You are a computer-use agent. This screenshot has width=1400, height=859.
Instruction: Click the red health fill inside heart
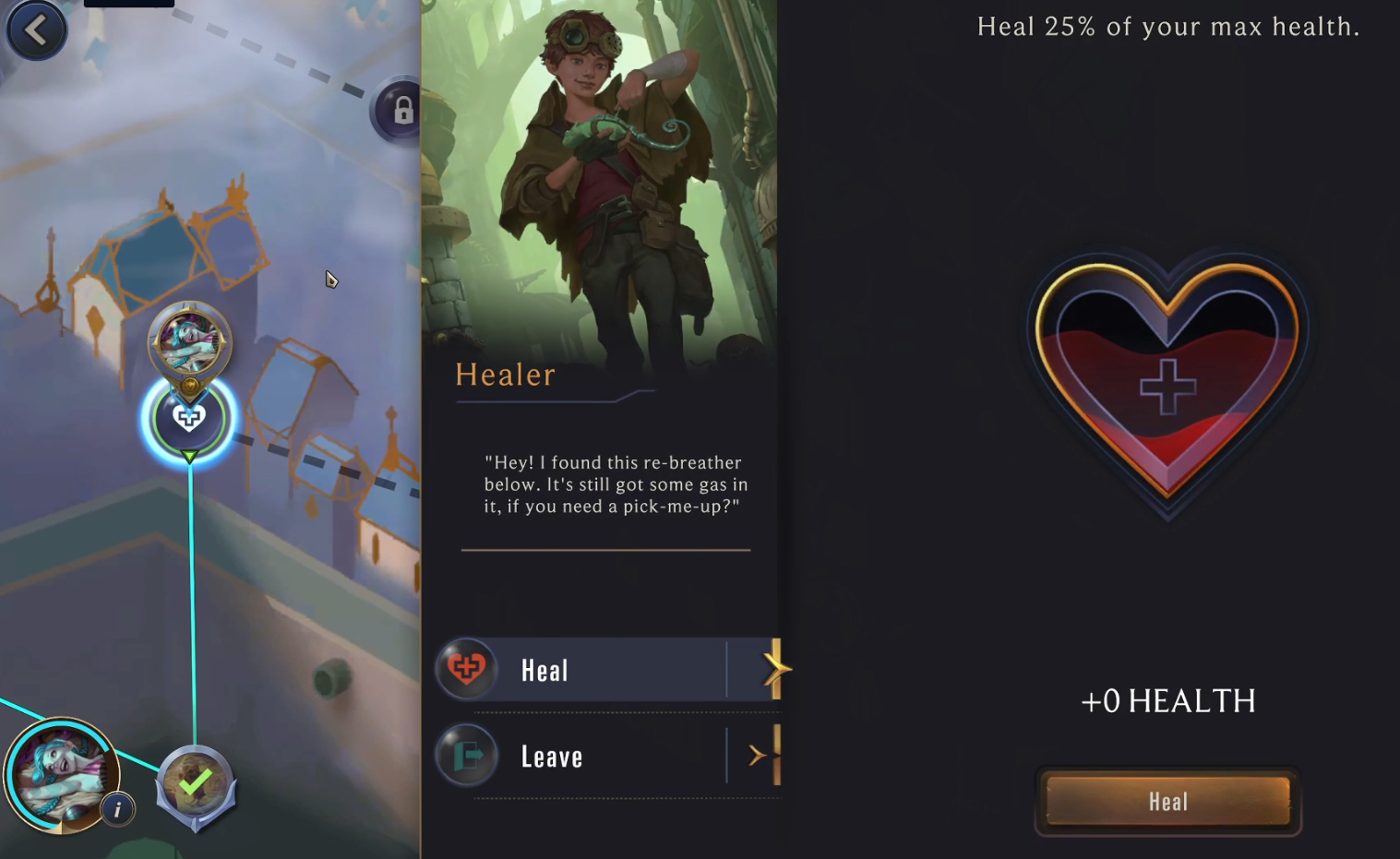tap(1167, 434)
